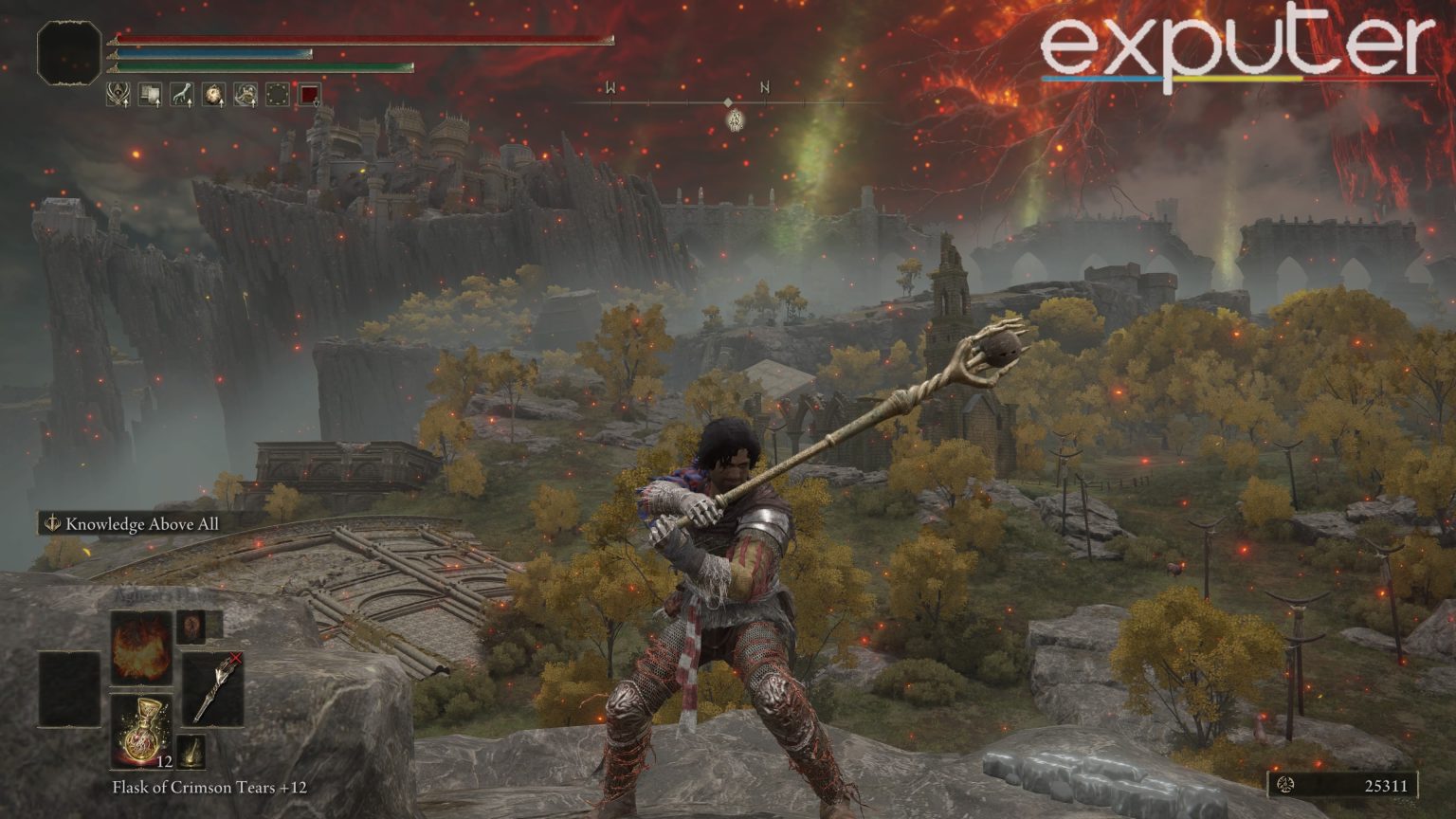
Task: Click the beast-head buff icon fifth in the row
Action: [246, 93]
